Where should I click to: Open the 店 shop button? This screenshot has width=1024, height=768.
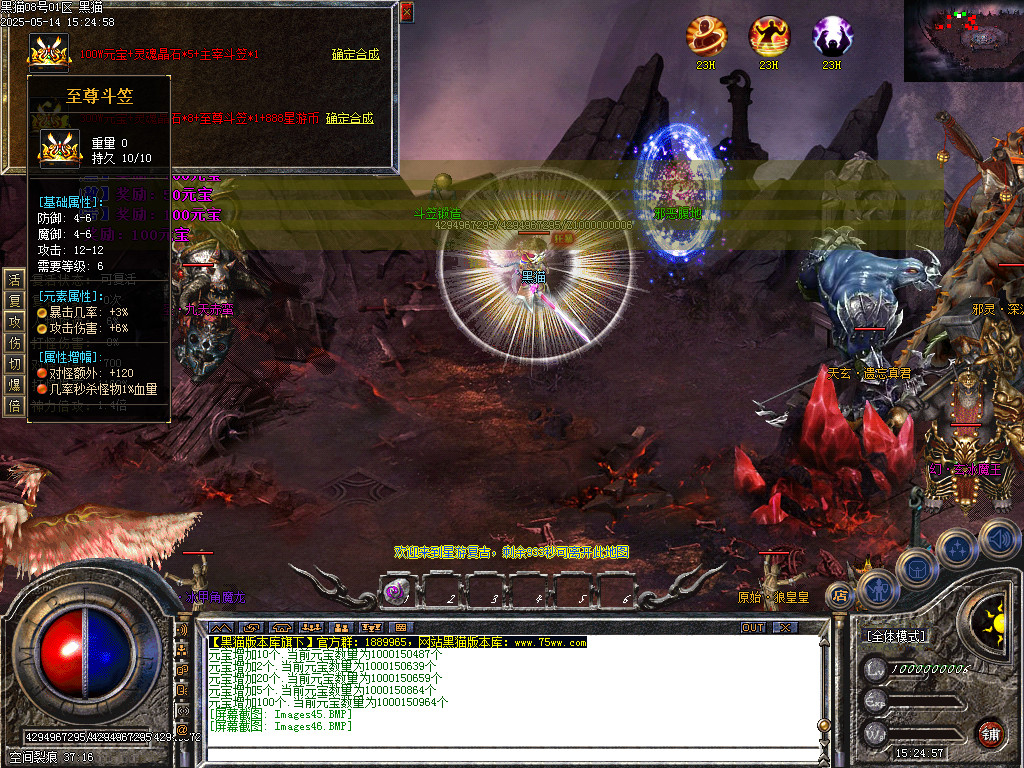click(x=839, y=597)
